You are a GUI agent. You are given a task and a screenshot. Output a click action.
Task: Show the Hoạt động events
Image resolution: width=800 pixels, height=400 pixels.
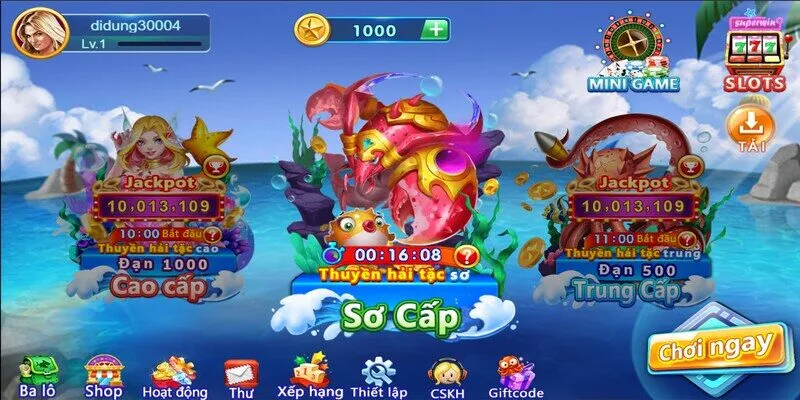click(x=173, y=376)
